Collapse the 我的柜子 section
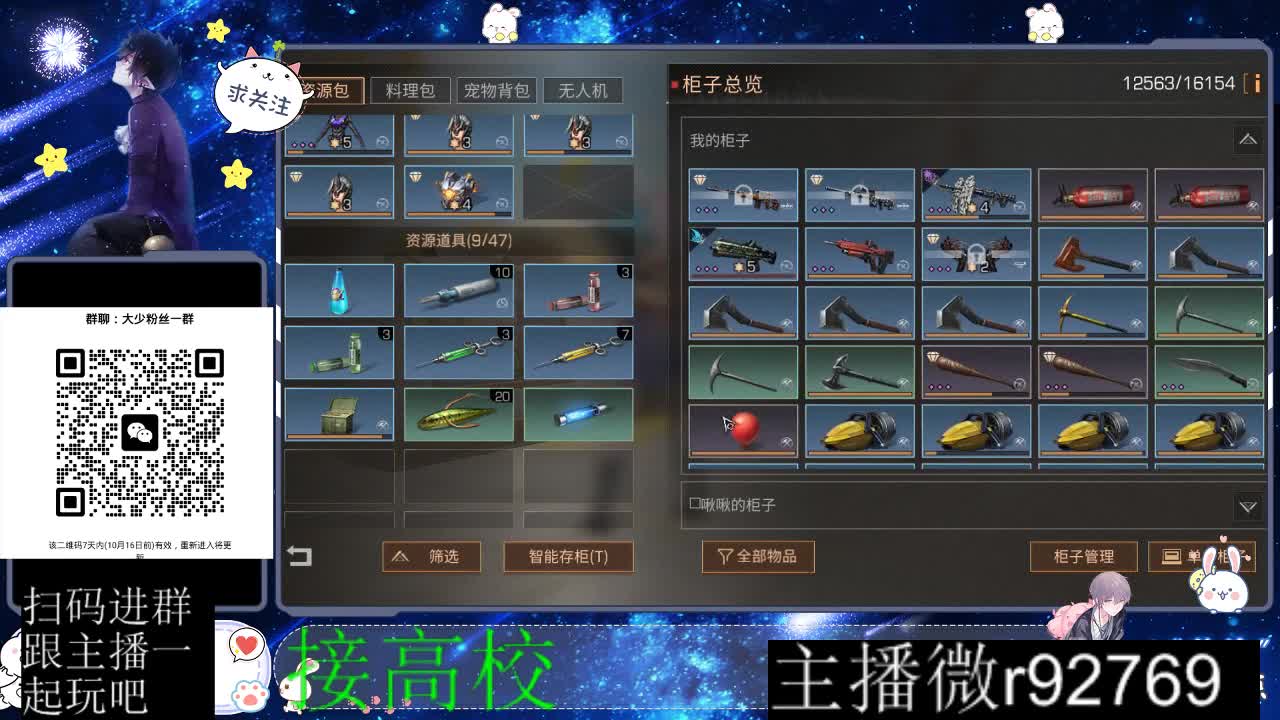The image size is (1280, 720). coord(1247,139)
